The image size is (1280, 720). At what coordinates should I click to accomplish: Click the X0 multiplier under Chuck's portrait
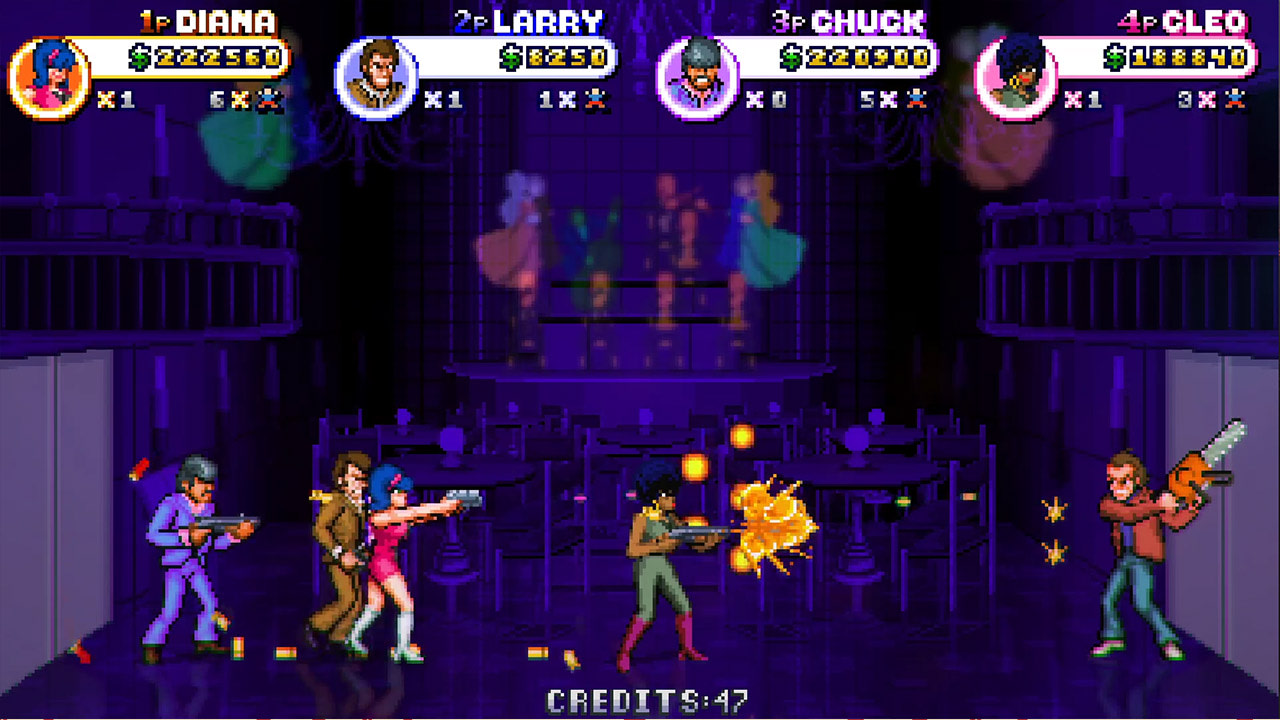767,100
